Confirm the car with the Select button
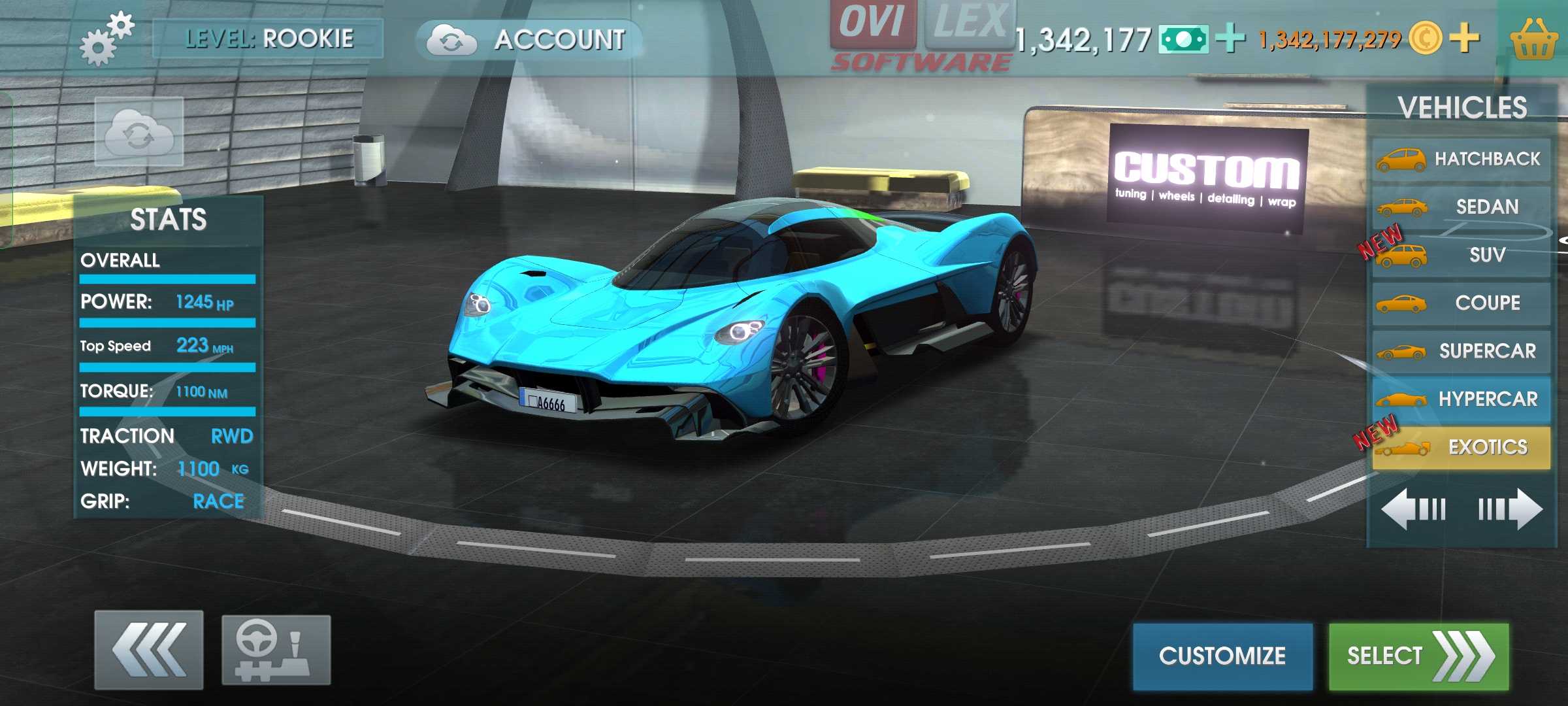 (x=1418, y=656)
